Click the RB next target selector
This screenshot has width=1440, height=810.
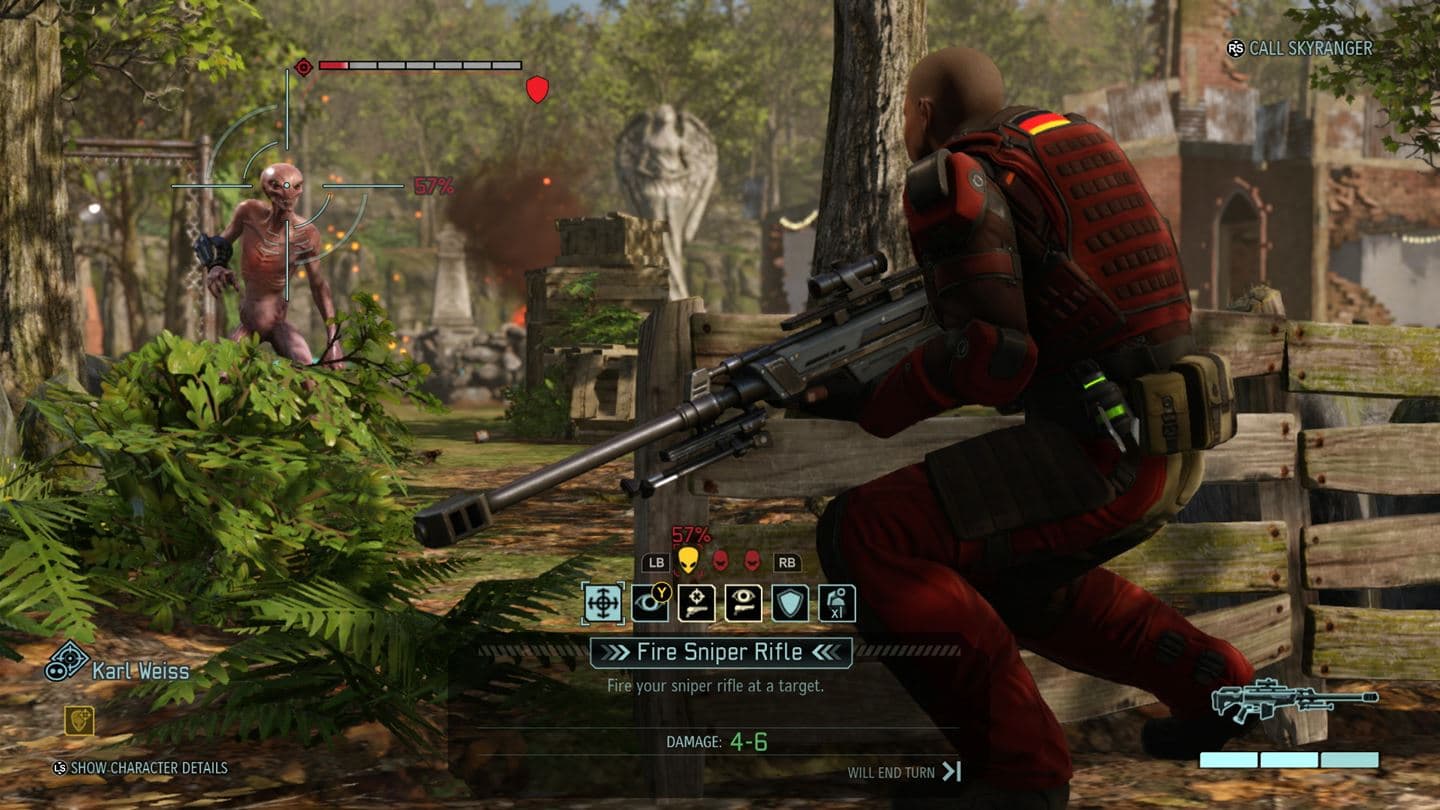(x=786, y=563)
